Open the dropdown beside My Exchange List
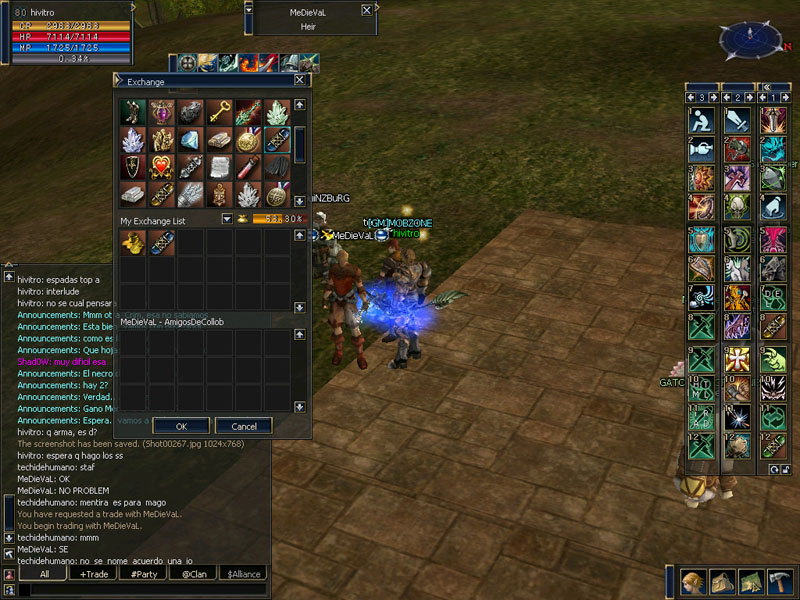Image resolution: width=800 pixels, height=600 pixels. coord(227,219)
